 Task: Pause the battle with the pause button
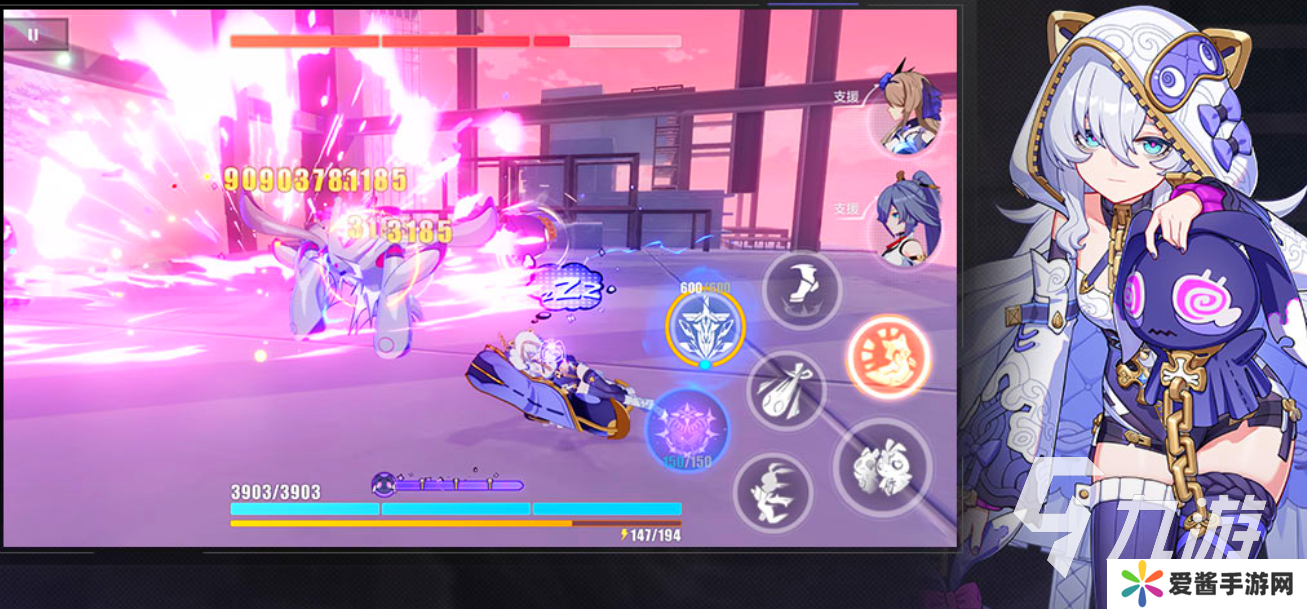34,35
